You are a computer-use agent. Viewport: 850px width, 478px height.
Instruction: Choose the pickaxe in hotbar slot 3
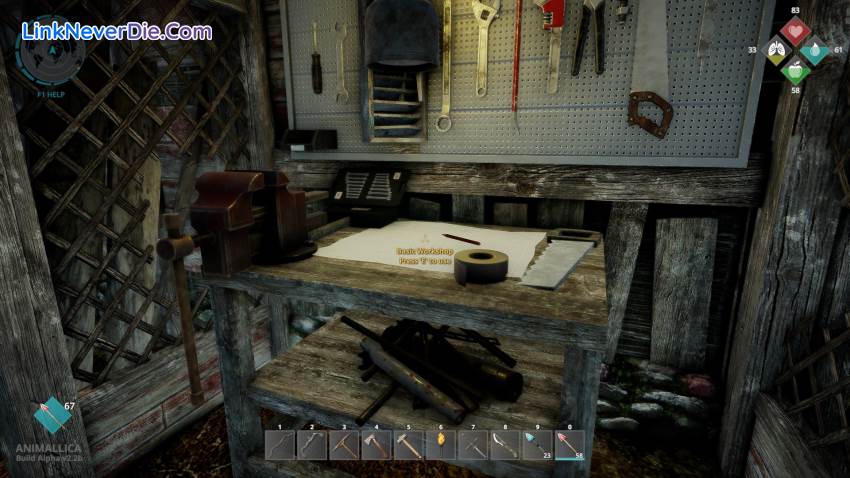[345, 445]
